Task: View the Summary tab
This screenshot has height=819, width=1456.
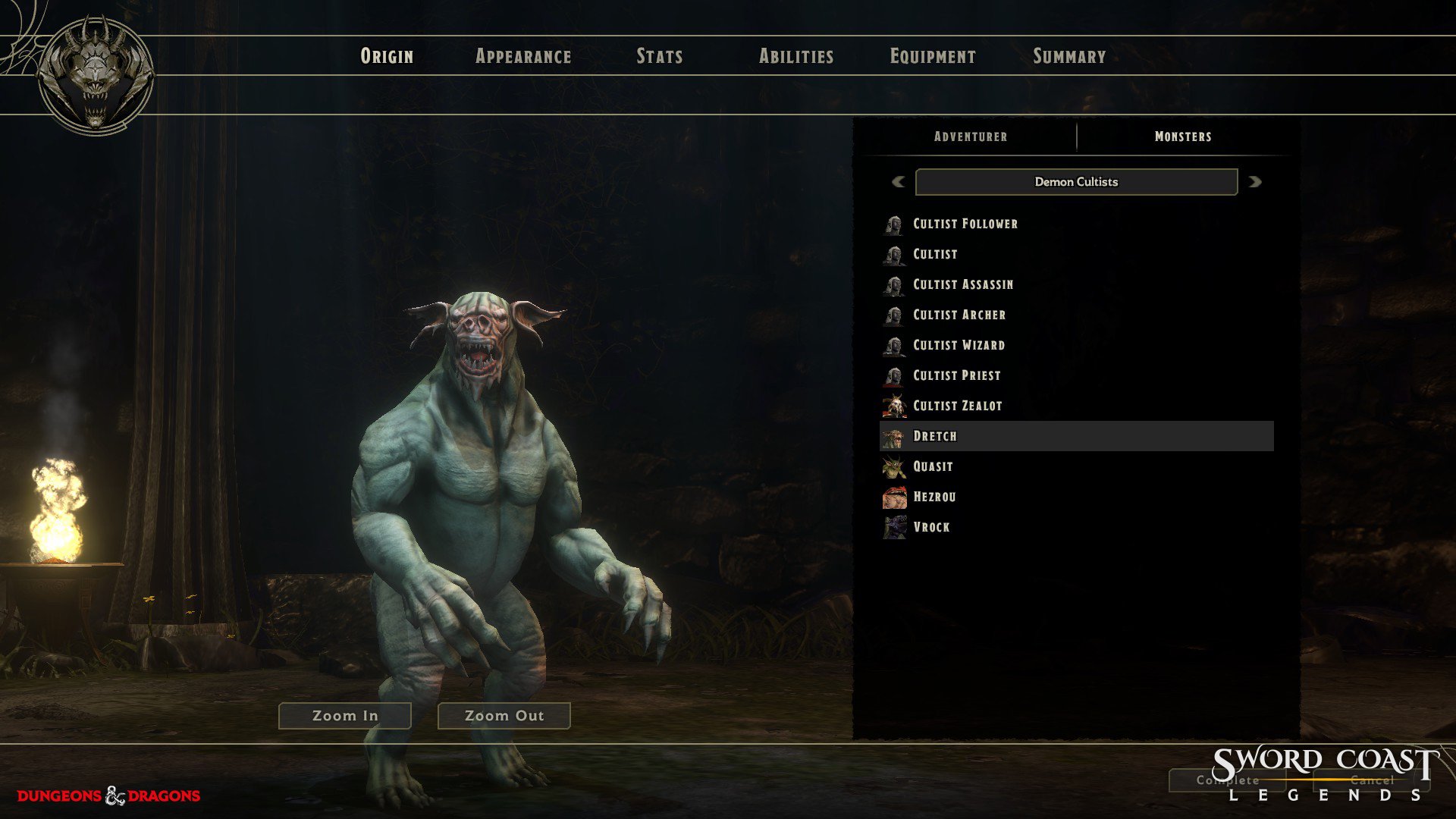Action: tap(1069, 56)
